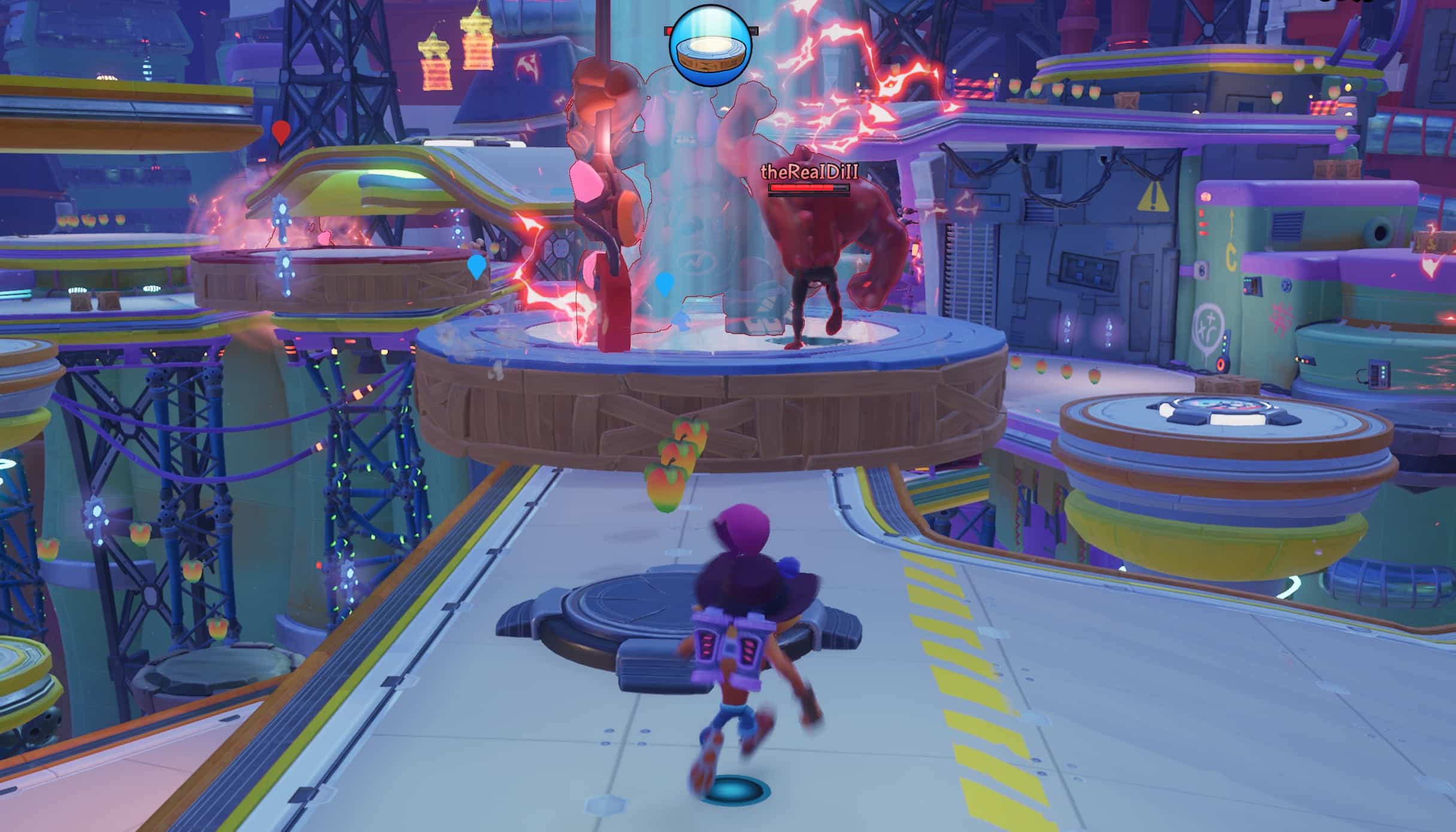This screenshot has height=832, width=1456.
Task: Click the gem pad objective icon at top
Action: pyautogui.click(x=711, y=45)
